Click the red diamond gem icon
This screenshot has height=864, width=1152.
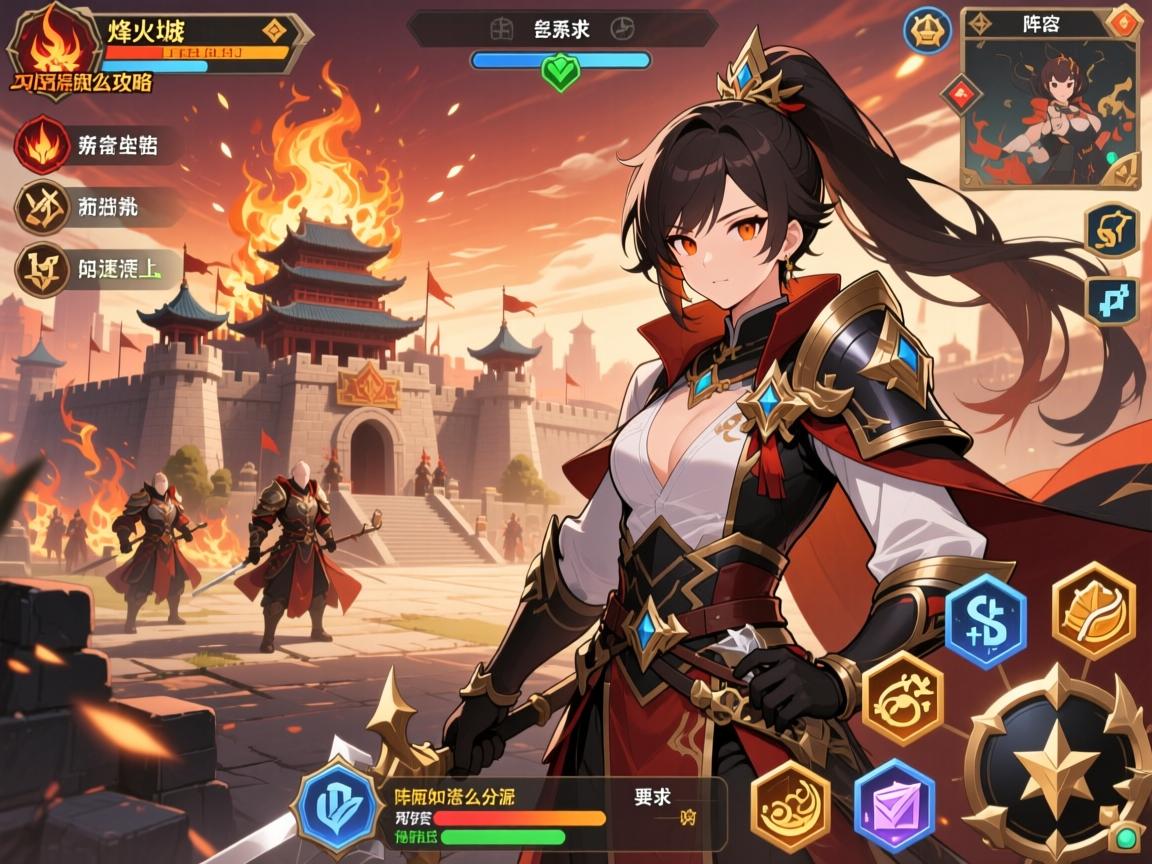click(x=960, y=95)
